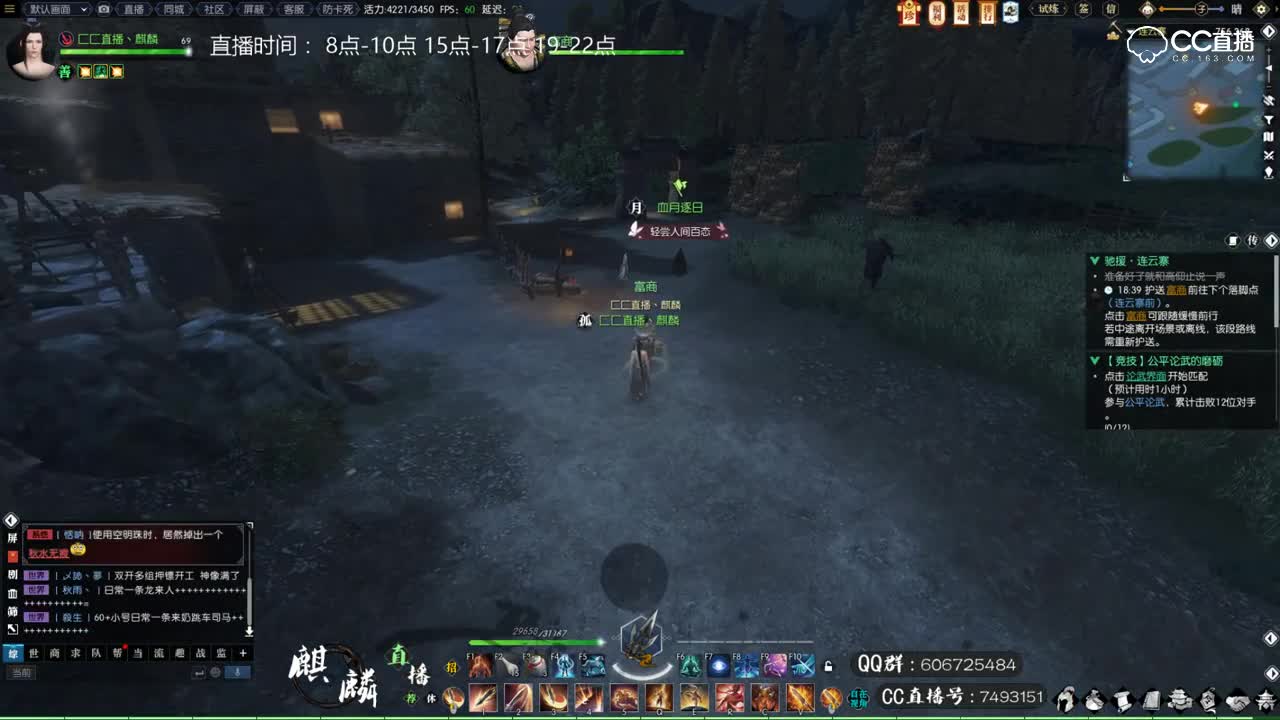Click the 客服 customer service button
The image size is (1280, 720).
click(294, 9)
